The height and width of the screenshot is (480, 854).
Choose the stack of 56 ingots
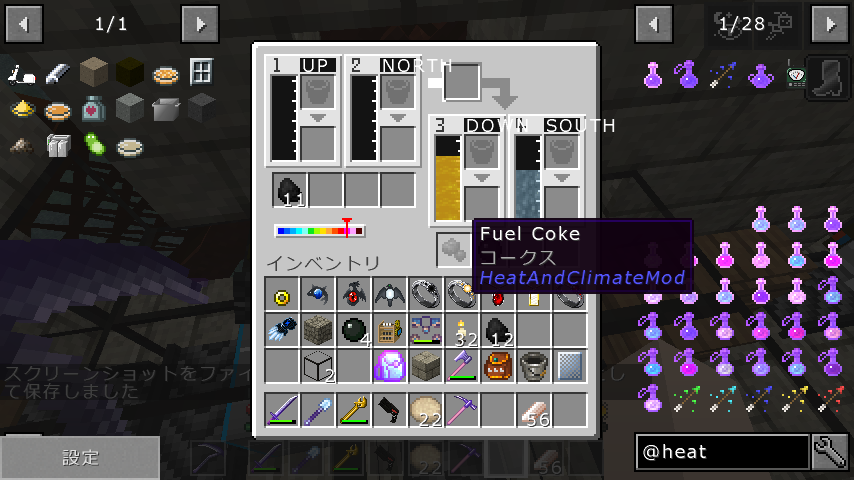coord(534,410)
